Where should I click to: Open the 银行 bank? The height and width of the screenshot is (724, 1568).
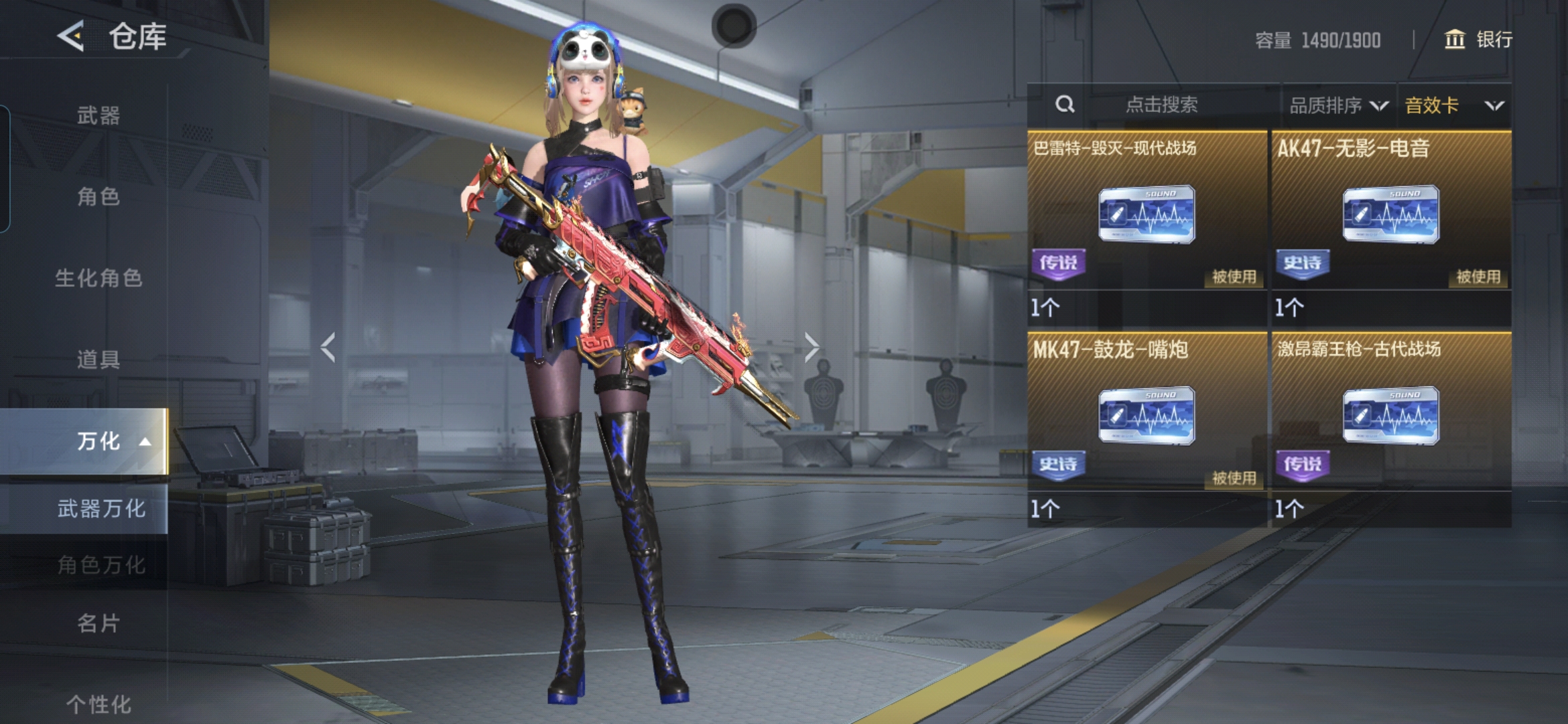(1478, 40)
